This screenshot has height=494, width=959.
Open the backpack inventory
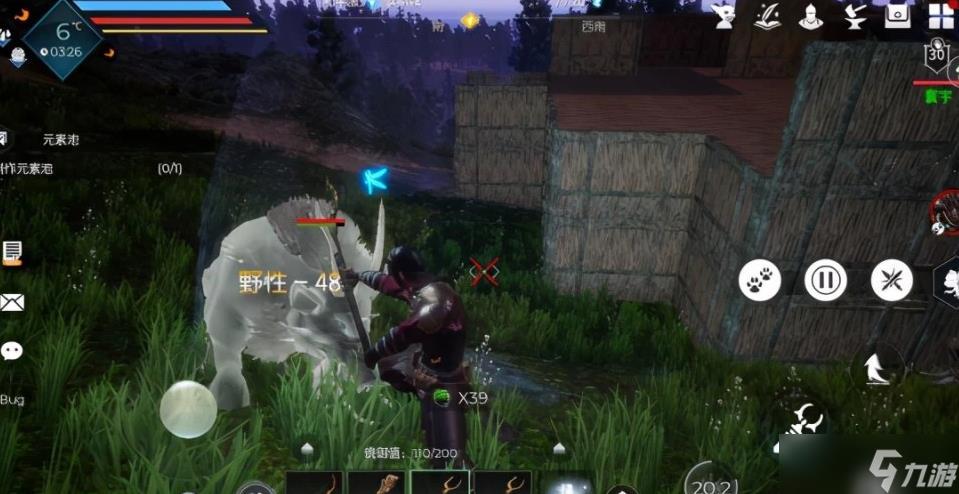point(897,15)
